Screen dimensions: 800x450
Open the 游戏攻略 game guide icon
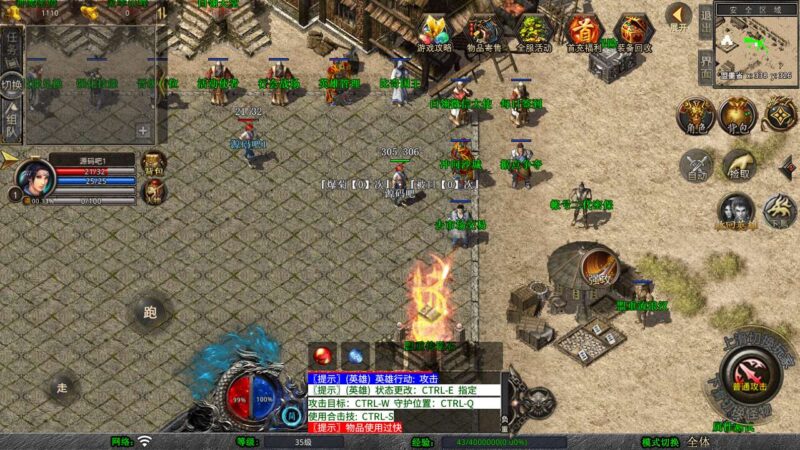(x=435, y=32)
